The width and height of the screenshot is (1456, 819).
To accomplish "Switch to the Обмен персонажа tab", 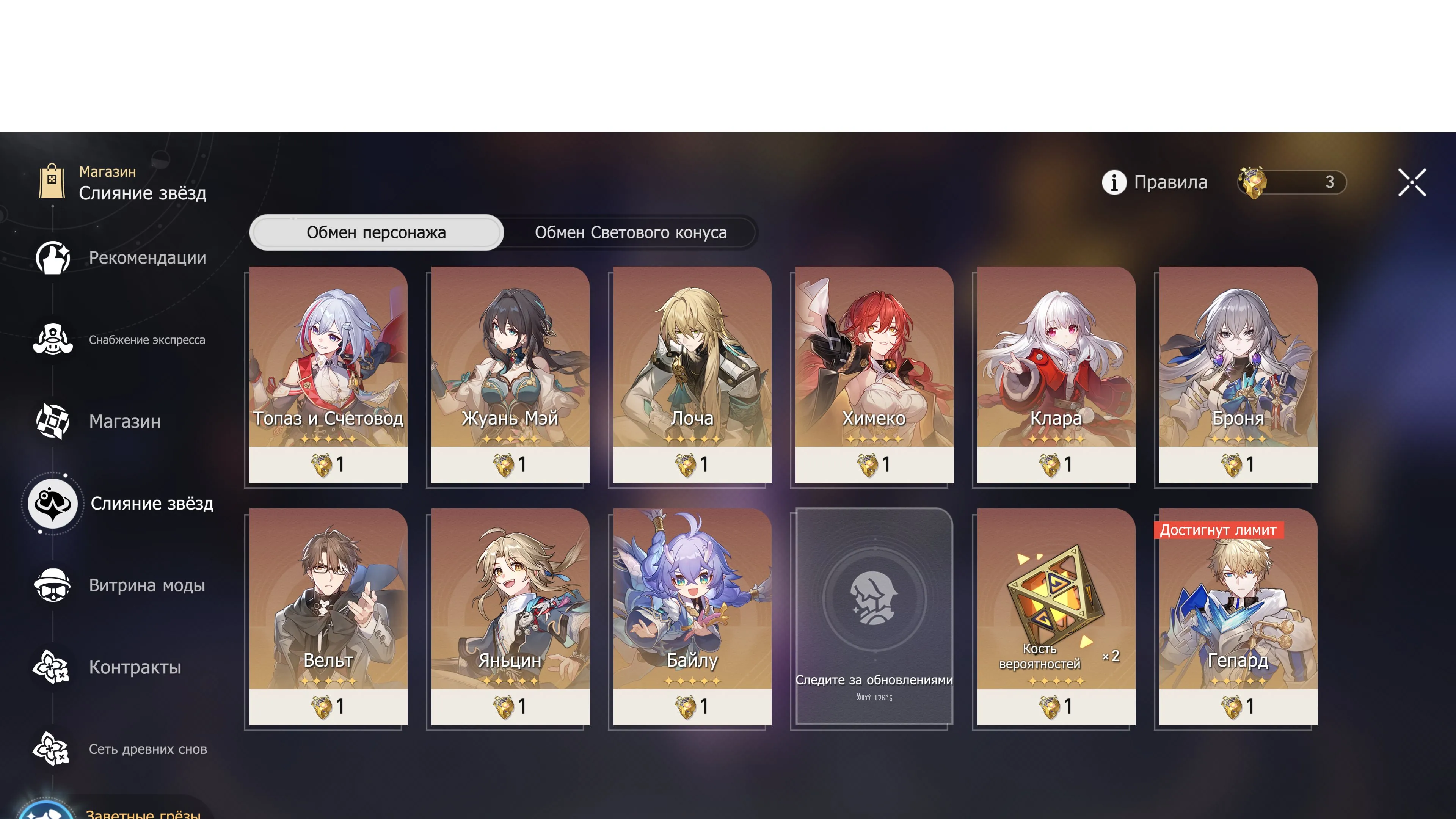I will [375, 232].
